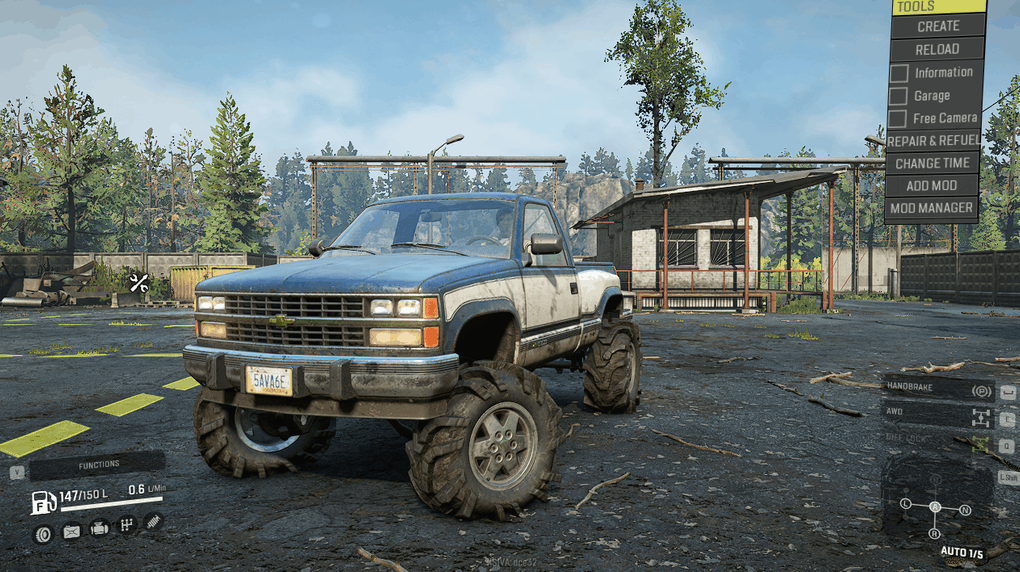Open the MOD MANAGER
Screen dimensions: 1020x572
[x=933, y=208]
